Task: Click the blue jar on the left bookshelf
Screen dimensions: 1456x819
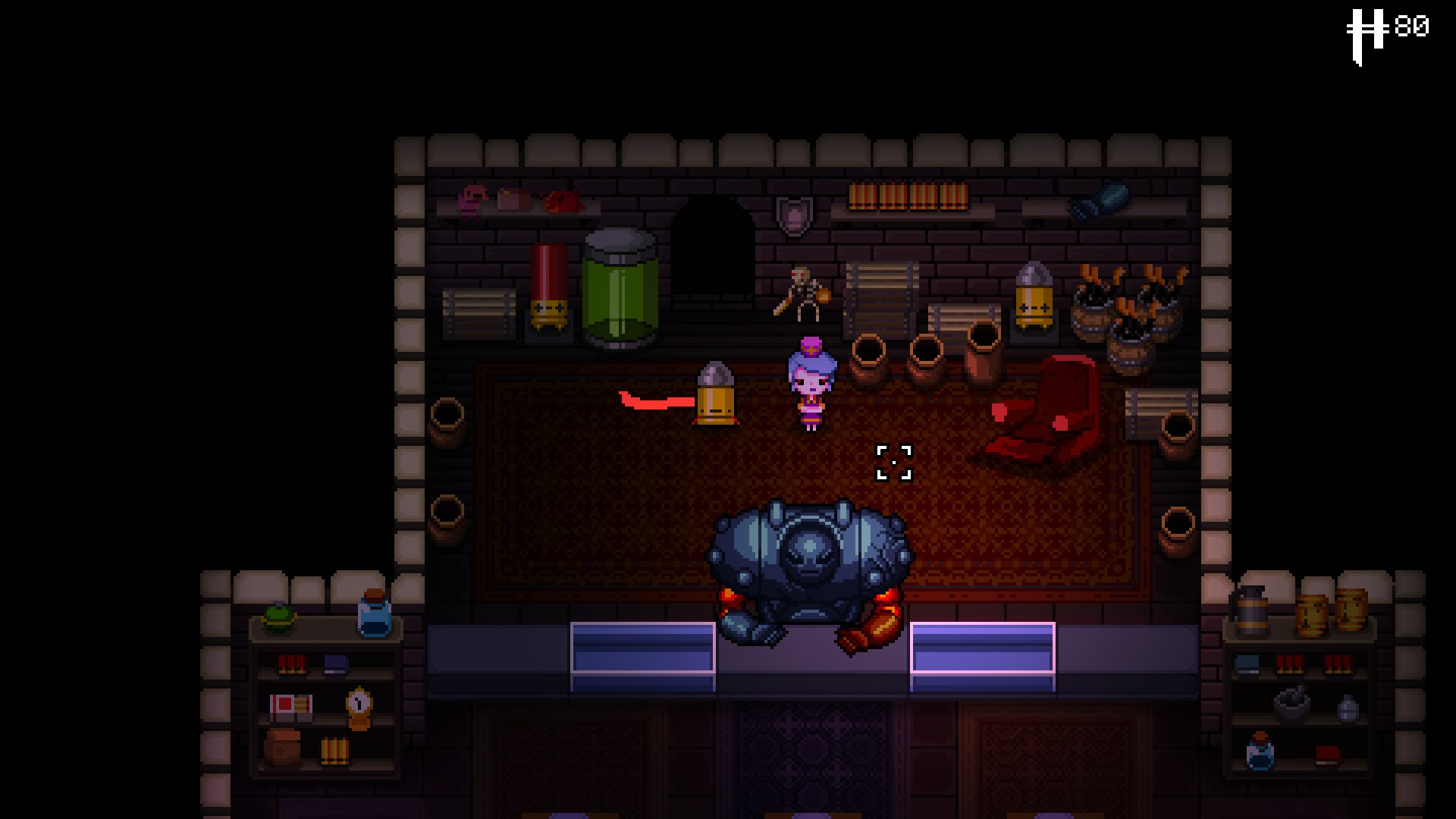Action: (373, 618)
